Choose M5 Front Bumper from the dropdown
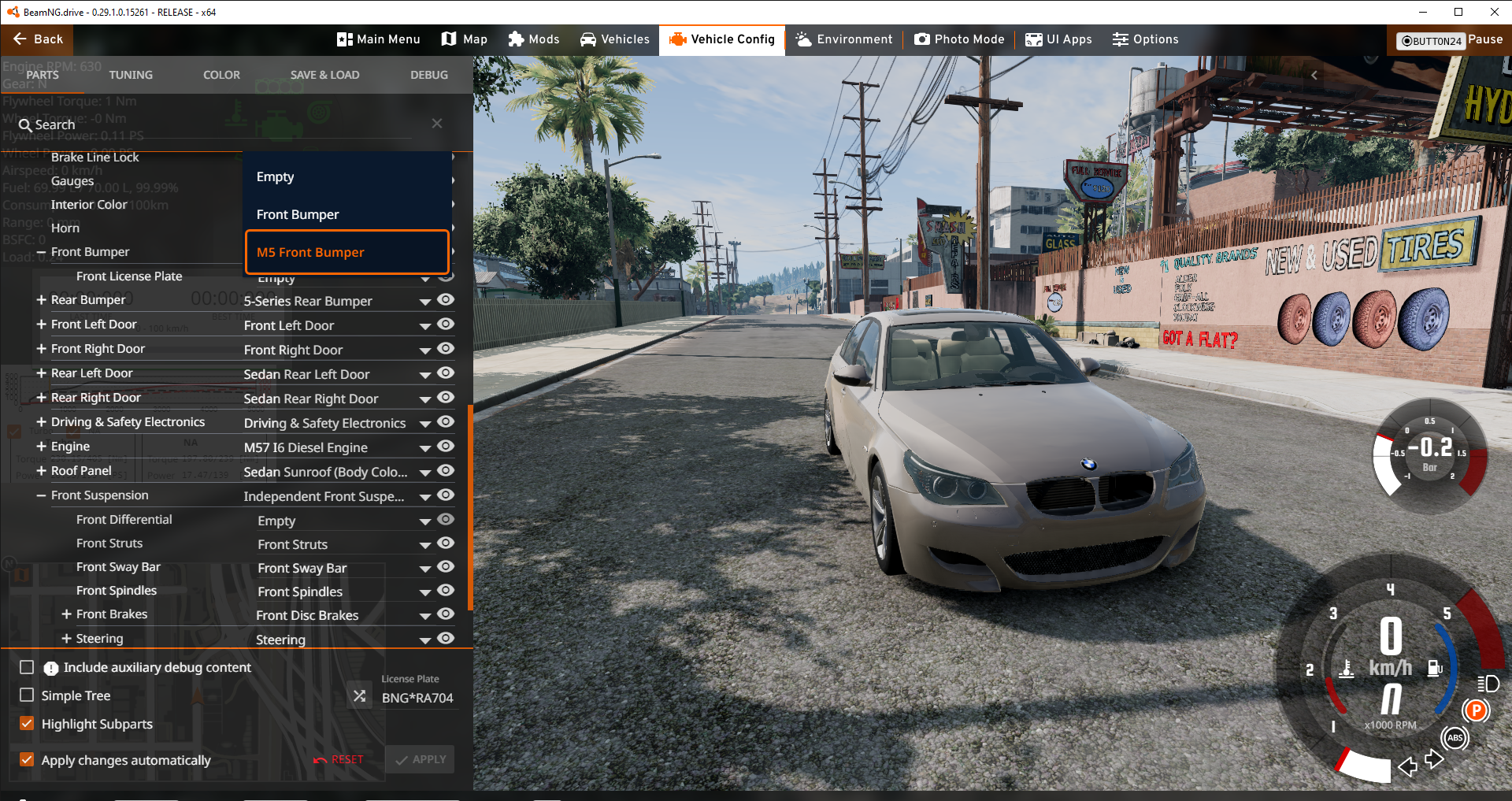The height and width of the screenshot is (801, 1512). point(347,252)
